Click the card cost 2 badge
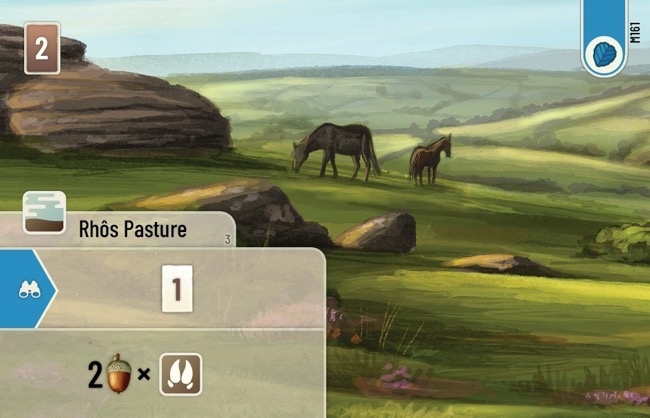650x418 pixels. point(41,49)
